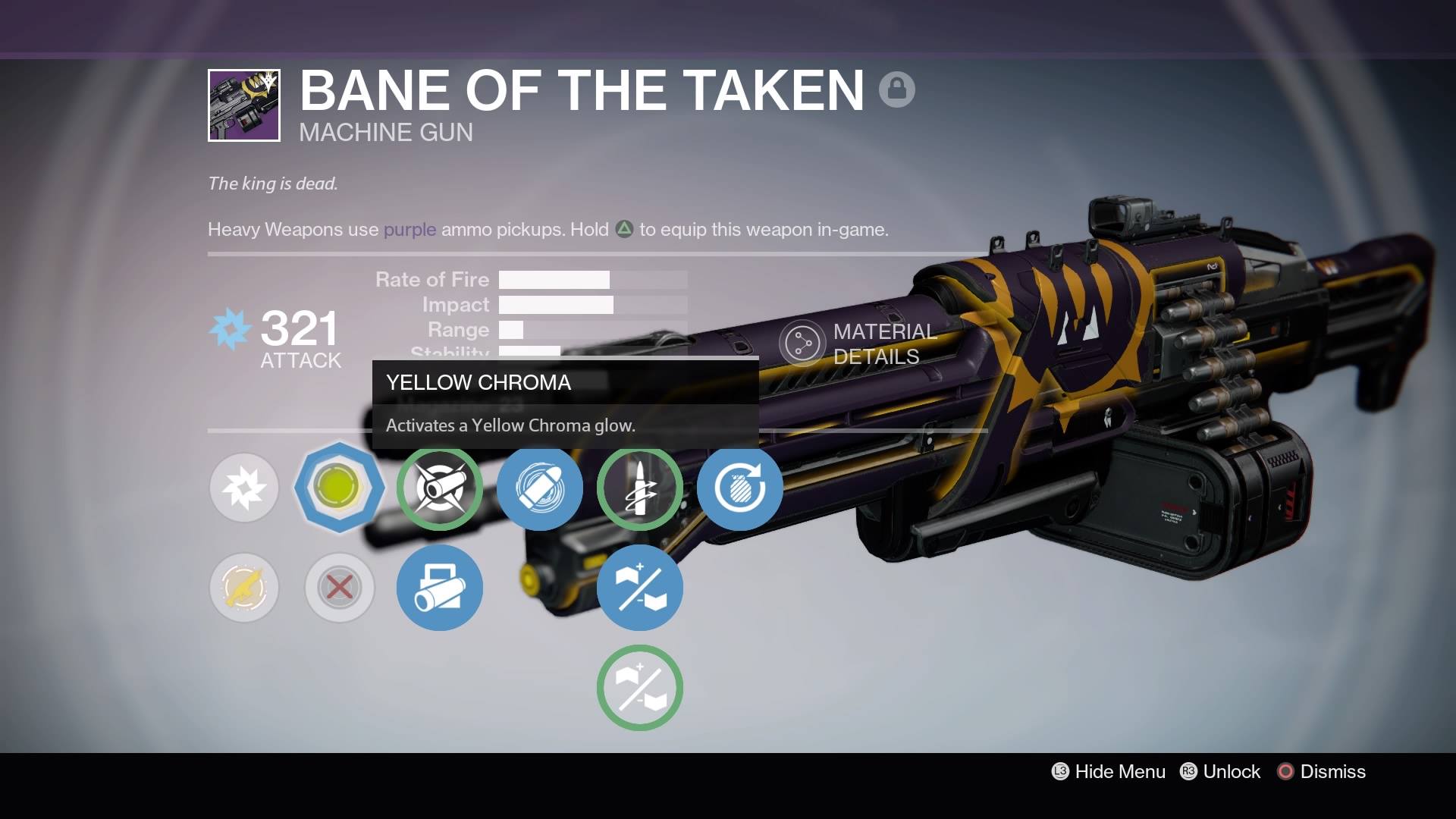
Task: Select the green-ringed flag tradeoff perk below
Action: tap(640, 687)
